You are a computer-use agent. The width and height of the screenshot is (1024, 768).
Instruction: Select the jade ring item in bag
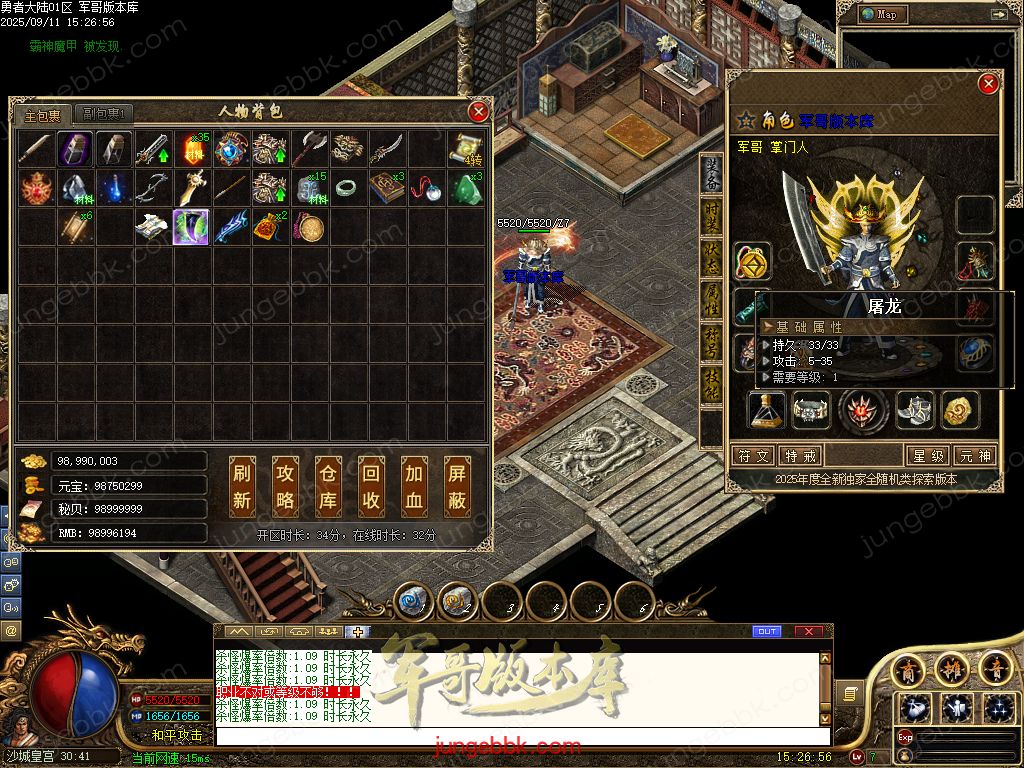tap(346, 188)
